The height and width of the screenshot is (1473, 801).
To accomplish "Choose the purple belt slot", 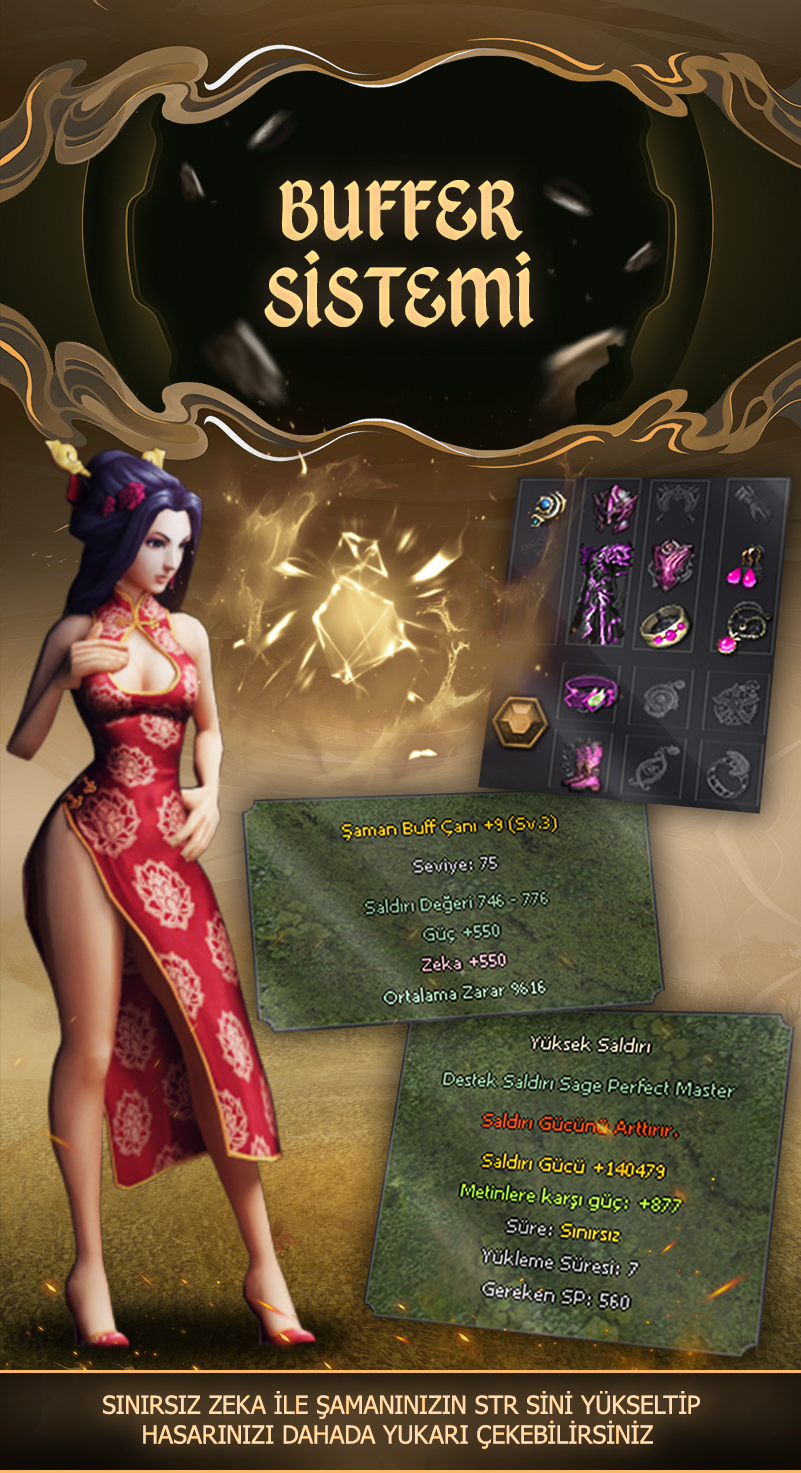I will click(x=590, y=695).
